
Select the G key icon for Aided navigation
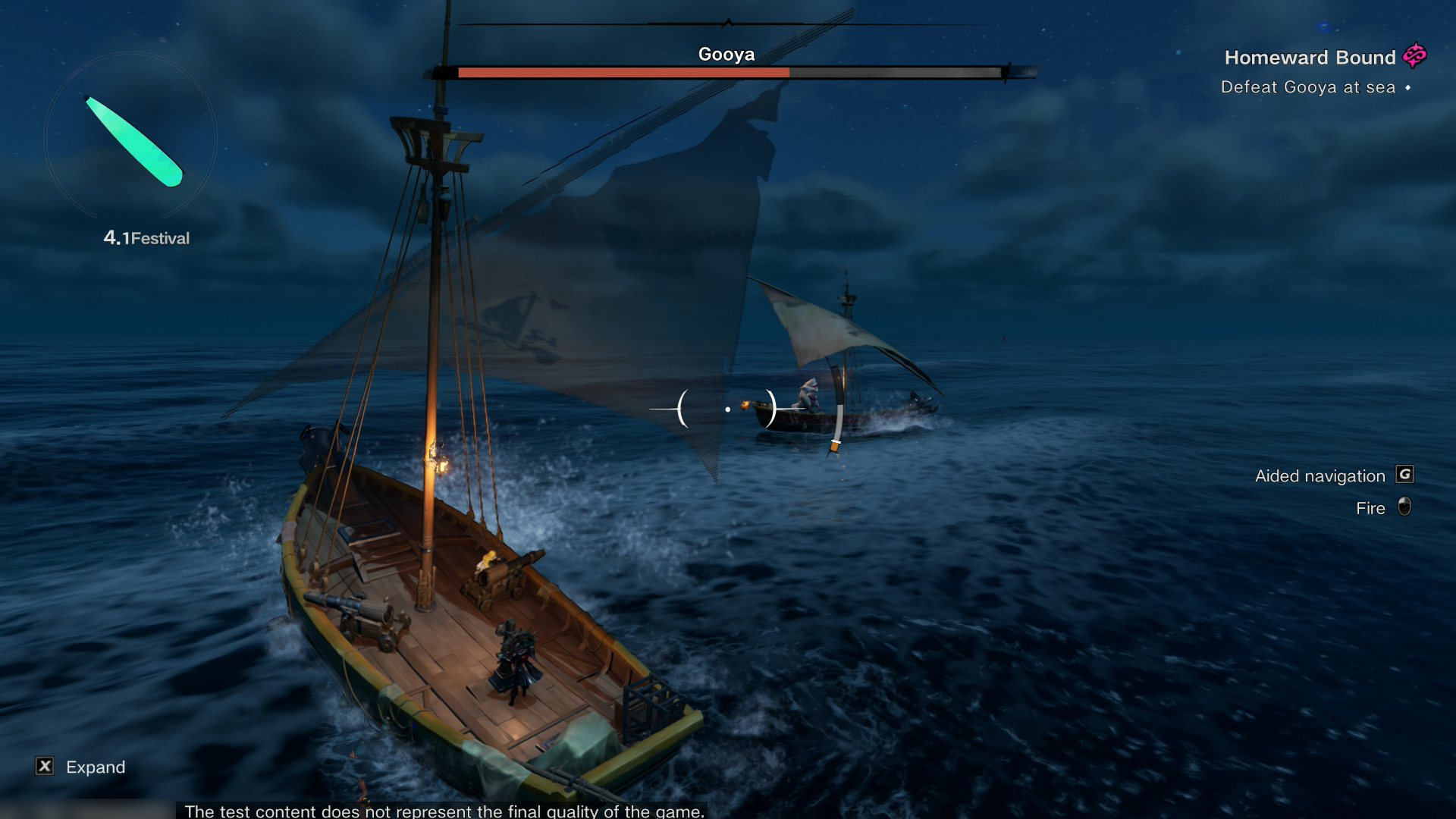pyautogui.click(x=1404, y=475)
